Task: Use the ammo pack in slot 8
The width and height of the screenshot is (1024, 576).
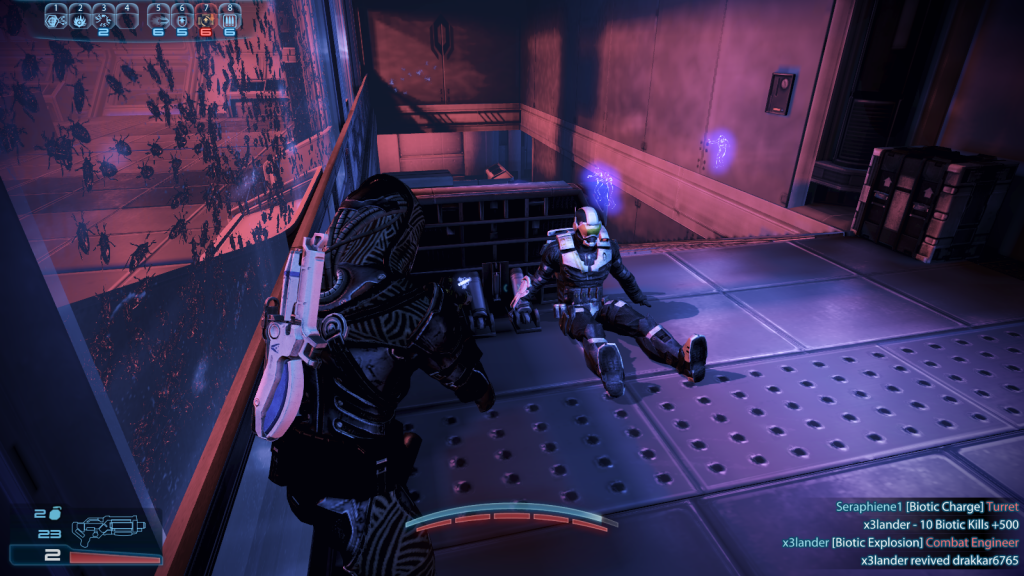Action: tap(230, 19)
